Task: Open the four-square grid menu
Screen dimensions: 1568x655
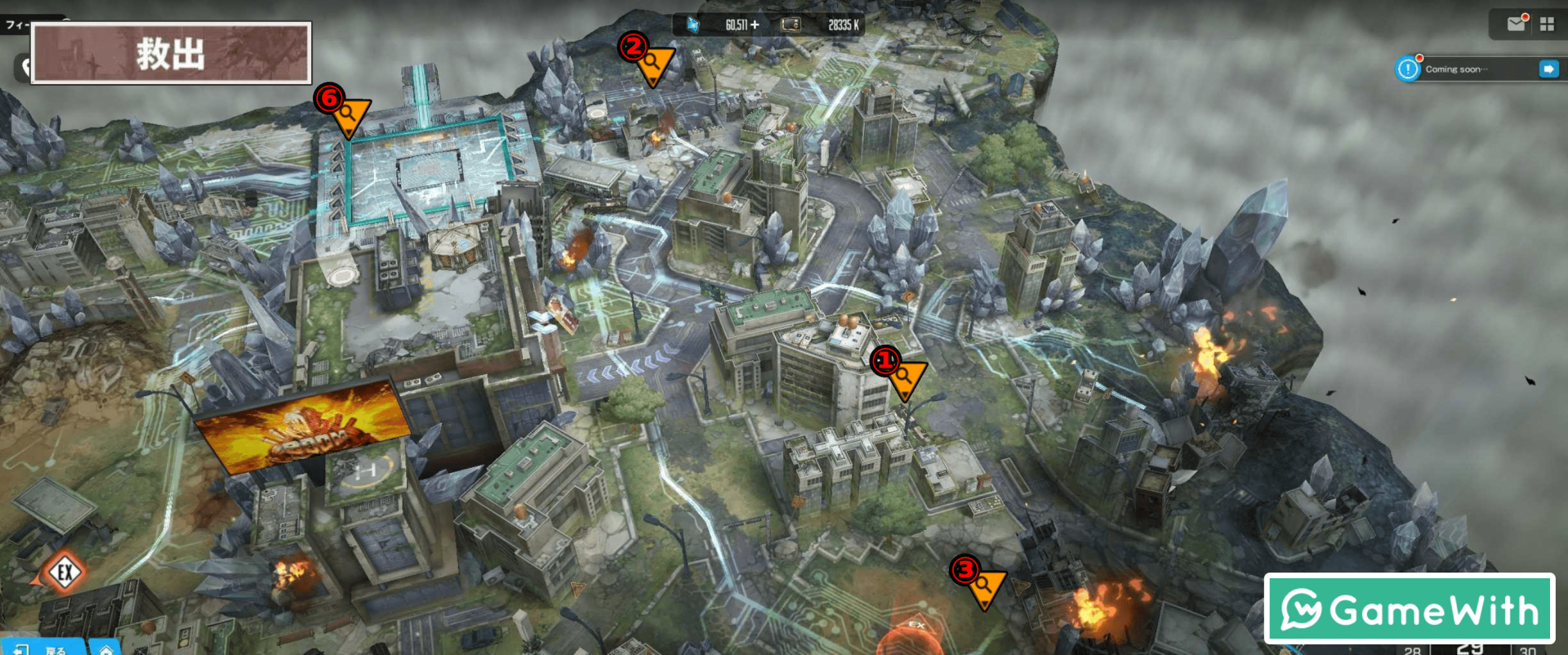Action: [x=1547, y=25]
